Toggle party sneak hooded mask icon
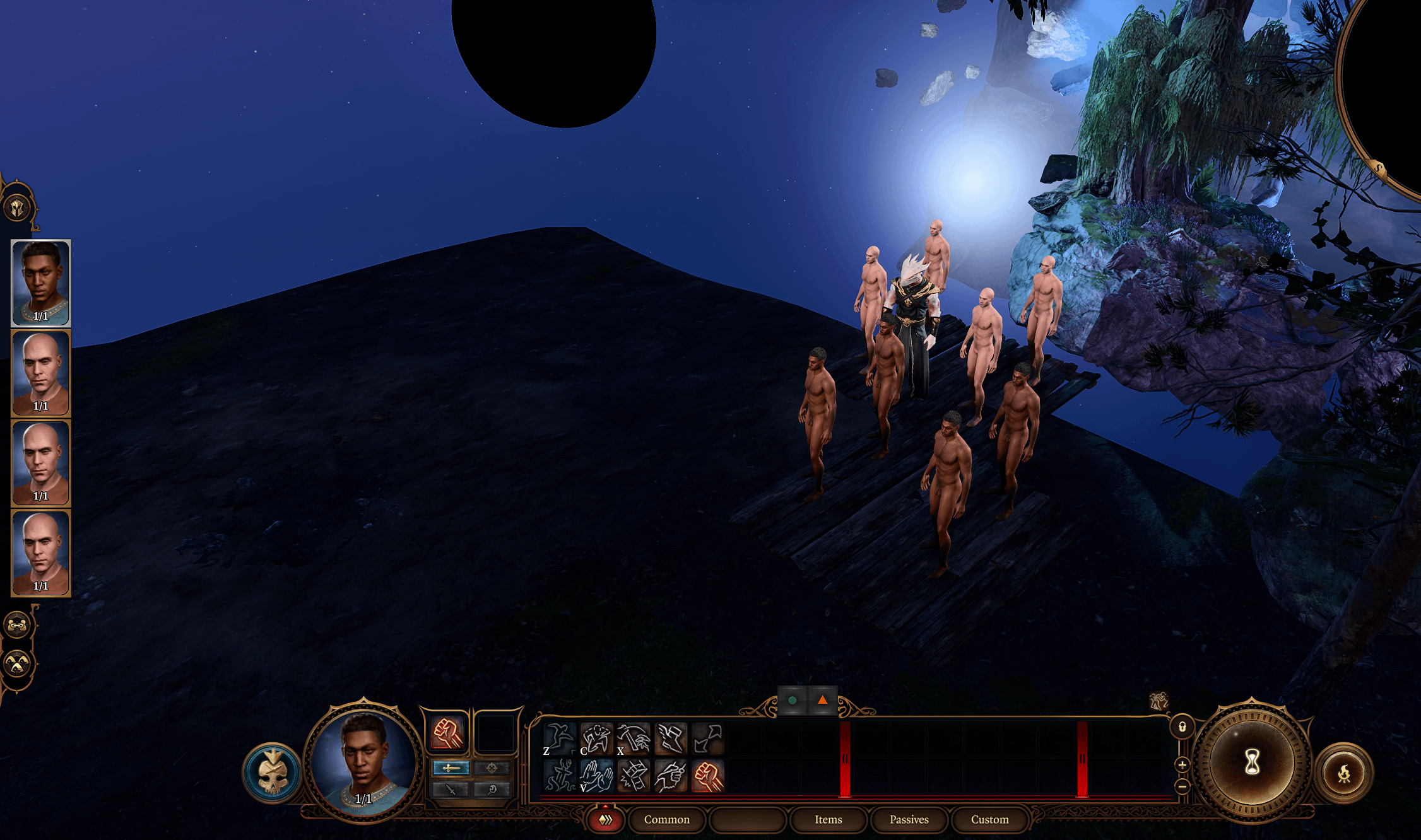This screenshot has width=1421, height=840. point(17,663)
